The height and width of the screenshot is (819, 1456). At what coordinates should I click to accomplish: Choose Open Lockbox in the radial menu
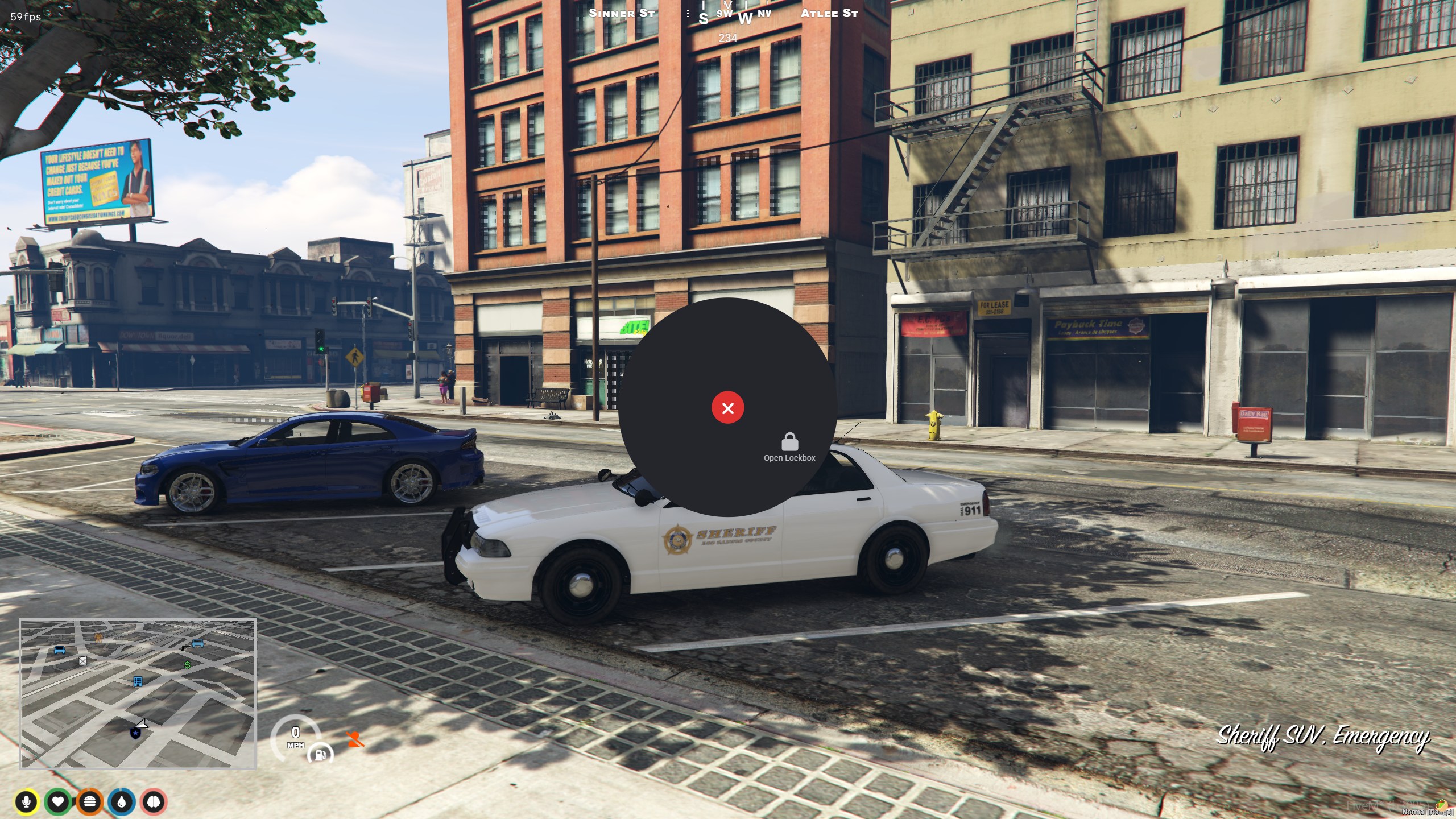[789, 447]
